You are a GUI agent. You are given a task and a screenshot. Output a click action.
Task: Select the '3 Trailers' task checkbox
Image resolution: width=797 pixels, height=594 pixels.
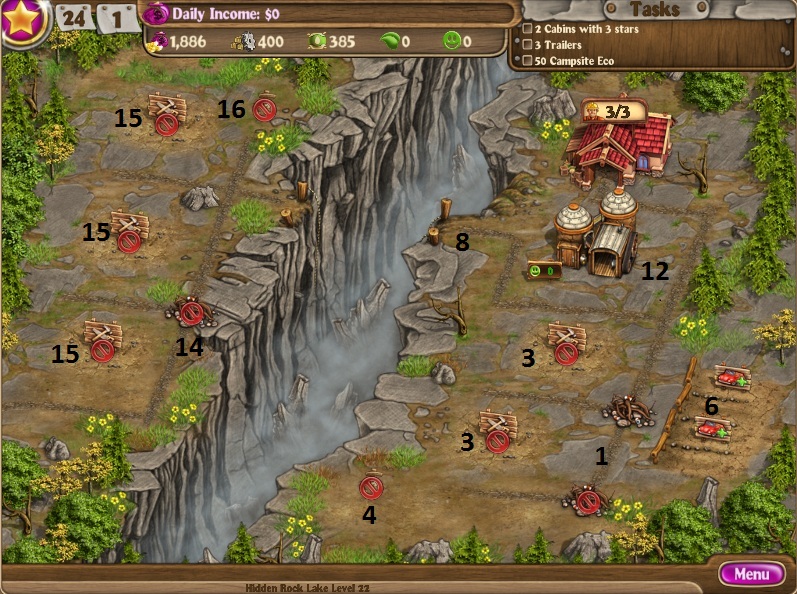(528, 45)
